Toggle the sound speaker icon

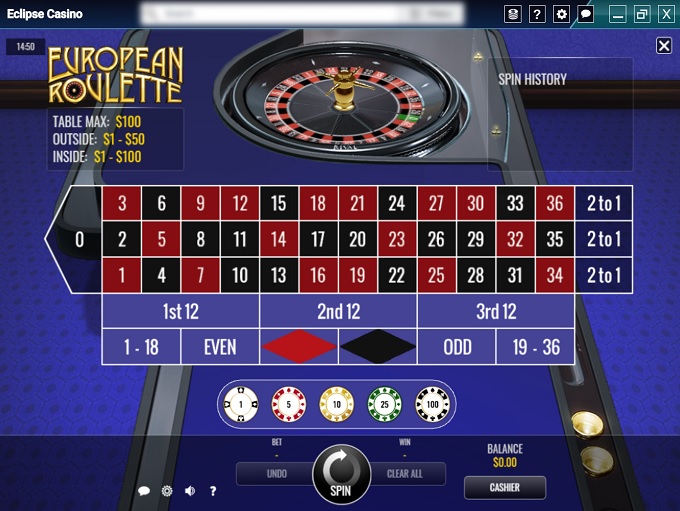(190, 491)
